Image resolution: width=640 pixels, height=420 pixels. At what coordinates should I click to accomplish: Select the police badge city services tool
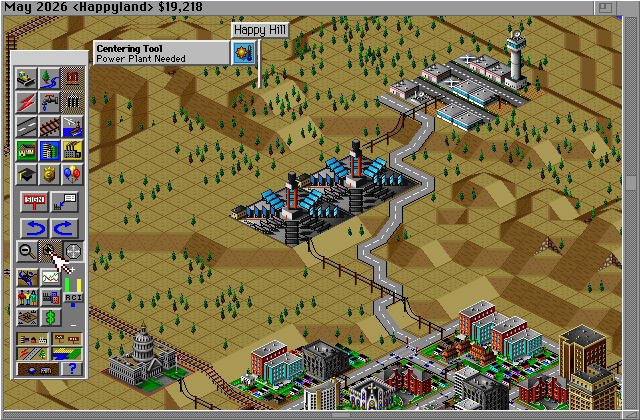point(50,175)
